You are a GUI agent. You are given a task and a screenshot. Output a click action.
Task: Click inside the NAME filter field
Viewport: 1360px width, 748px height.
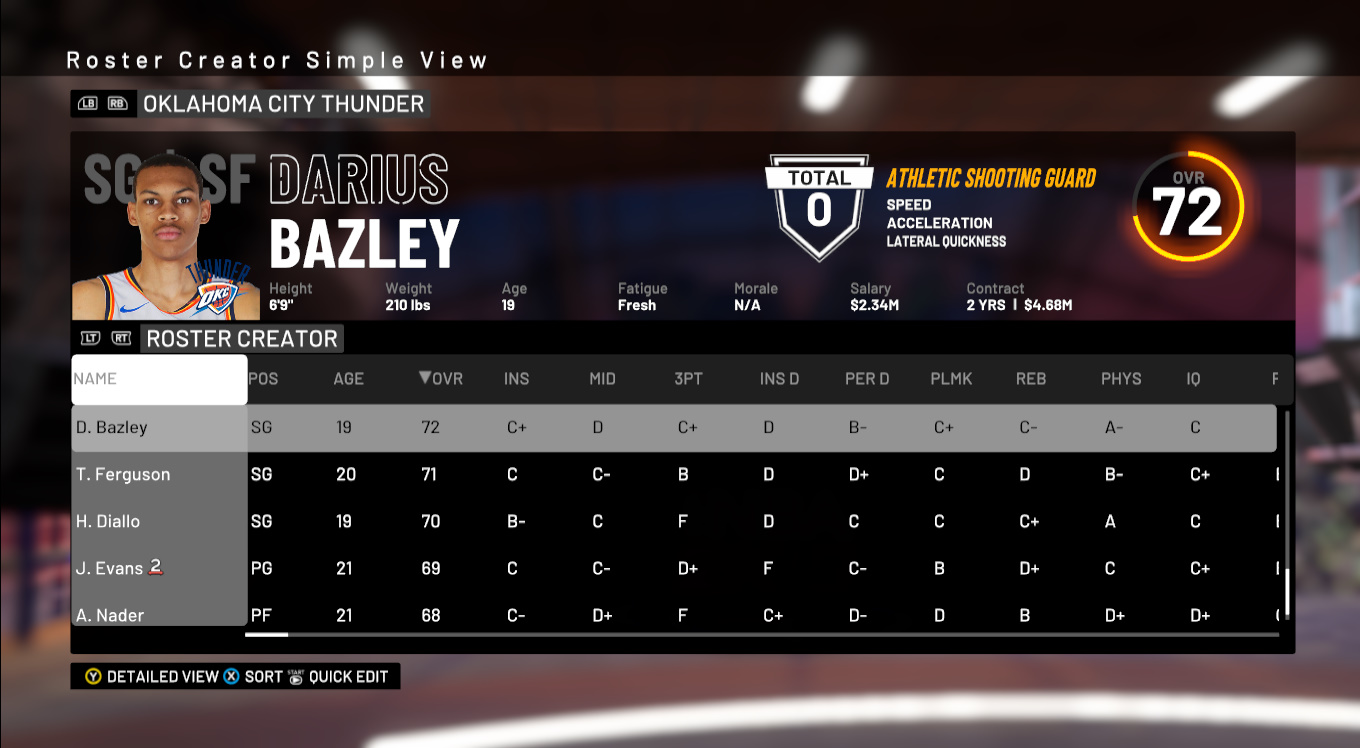pos(158,379)
